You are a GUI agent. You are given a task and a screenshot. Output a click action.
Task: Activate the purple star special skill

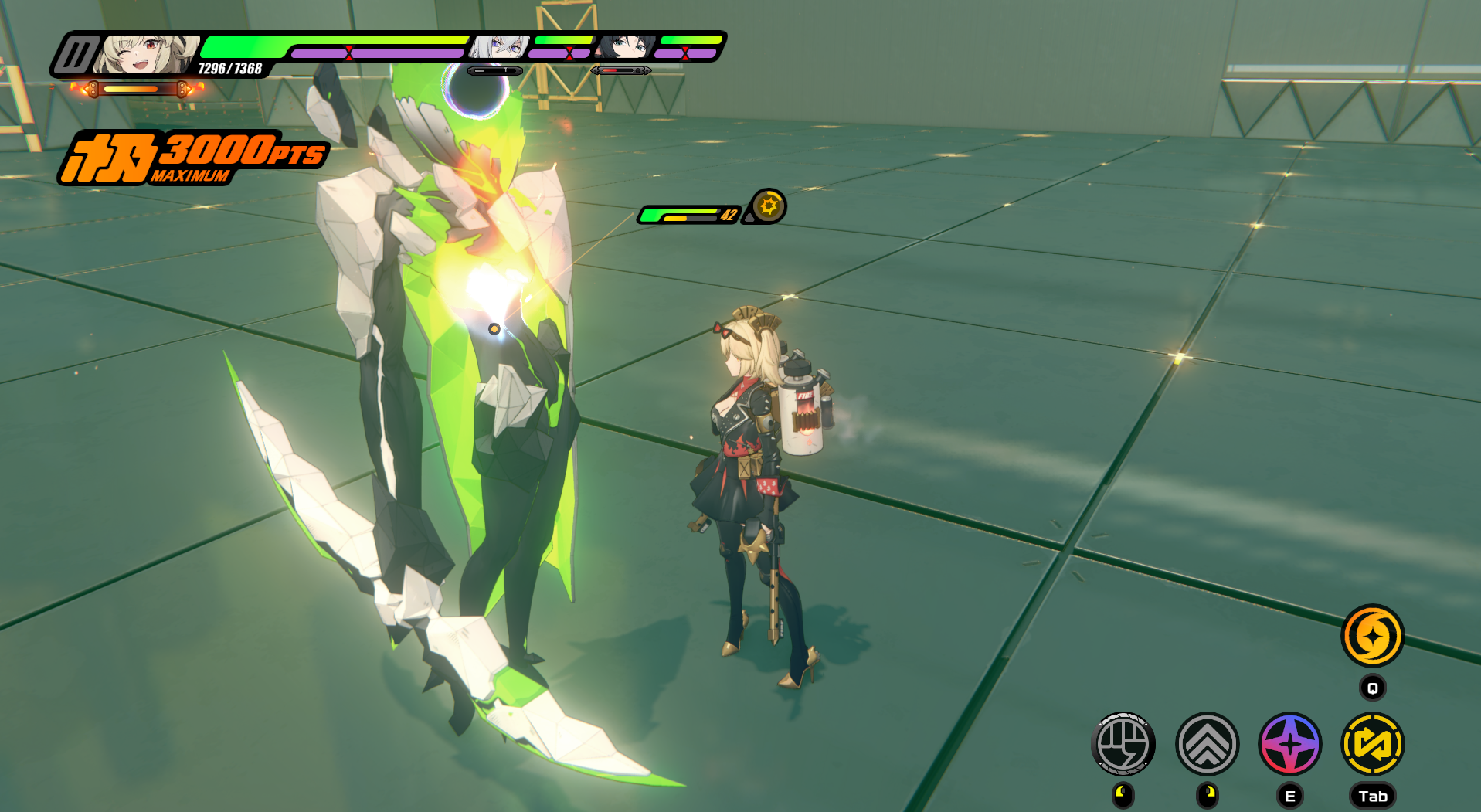(x=1289, y=744)
